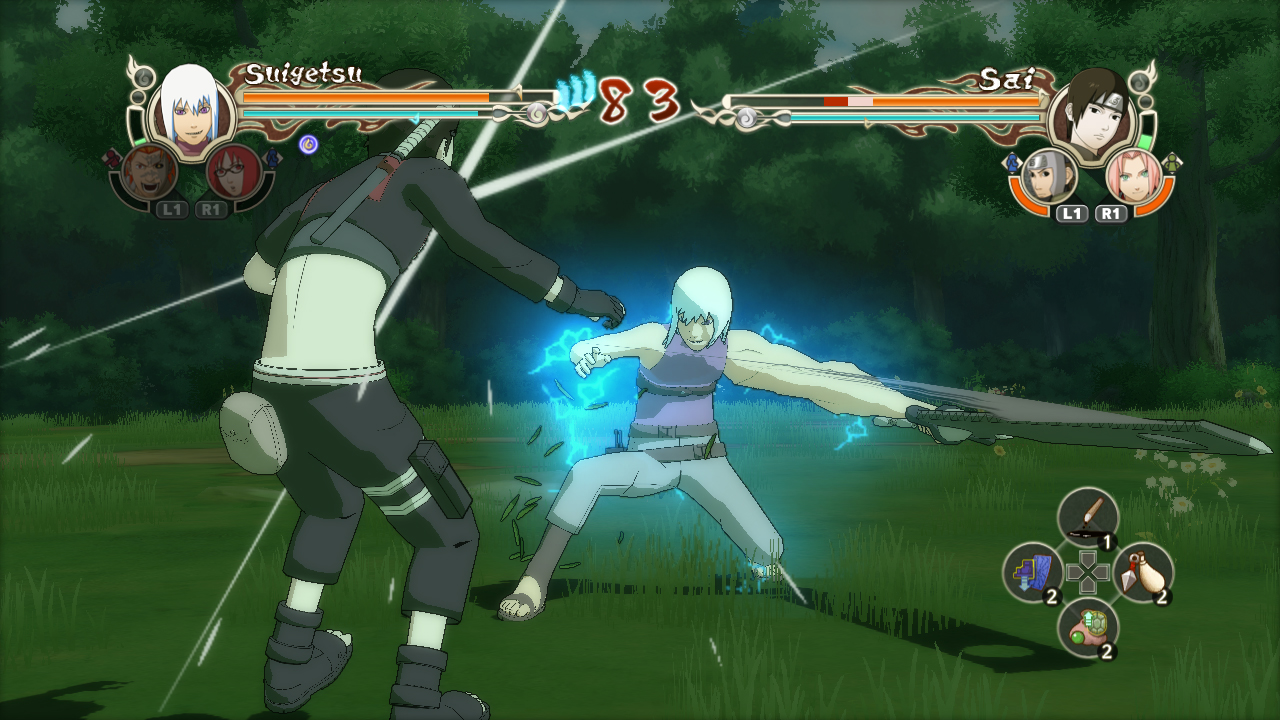The image size is (1280, 720).
Task: Click the d-pad icon at the wheel center
Action: pyautogui.click(x=1089, y=569)
